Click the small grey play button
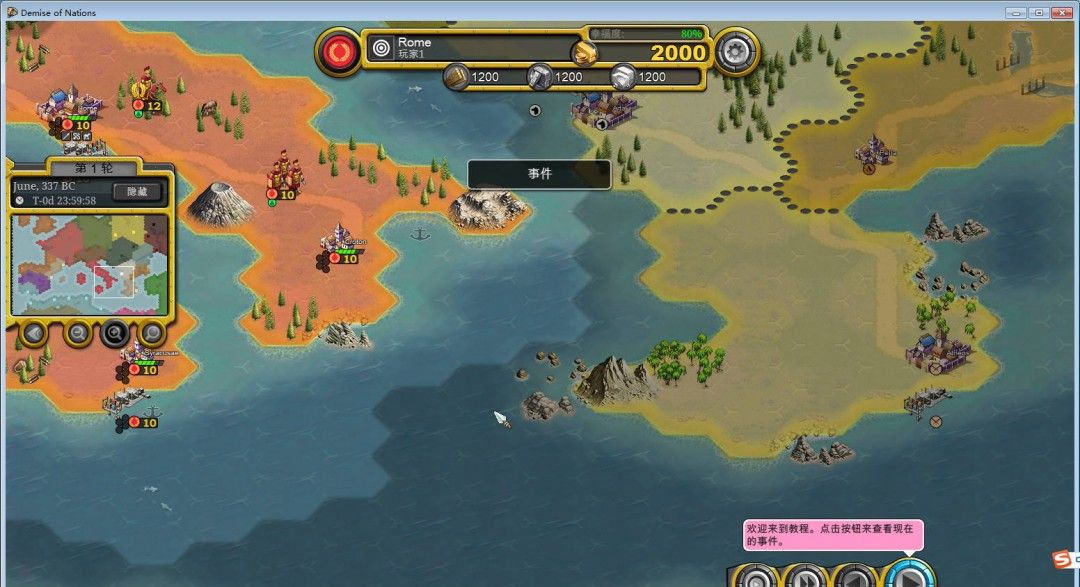 click(x=755, y=577)
